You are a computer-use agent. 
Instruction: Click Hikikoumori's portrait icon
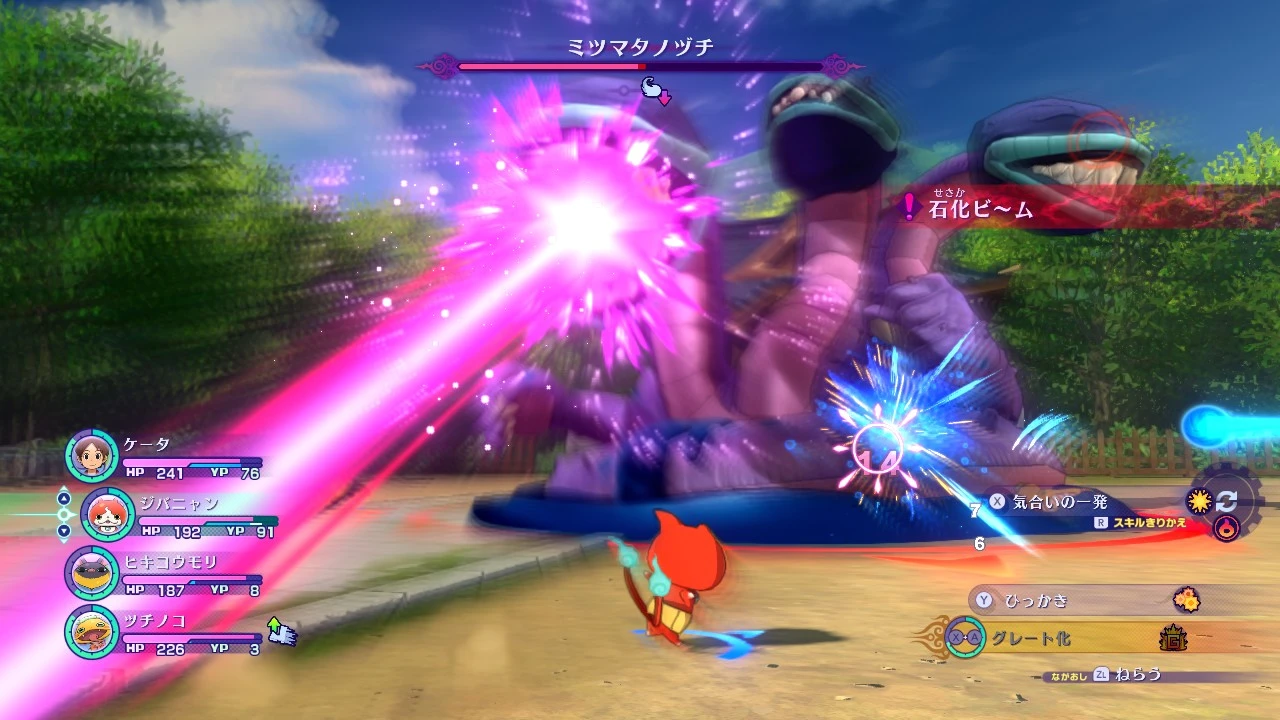click(x=90, y=573)
